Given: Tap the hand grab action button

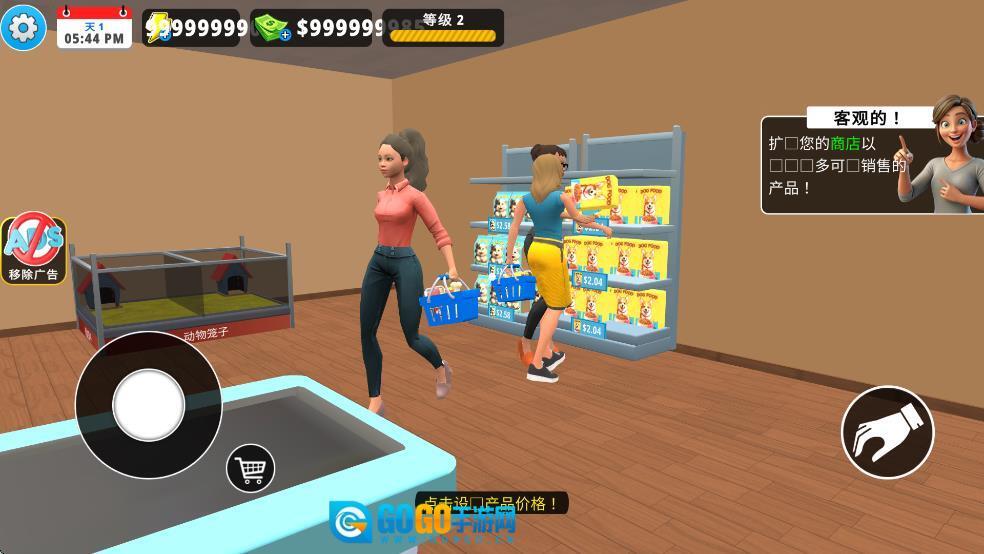Looking at the screenshot, I should coord(887,433).
